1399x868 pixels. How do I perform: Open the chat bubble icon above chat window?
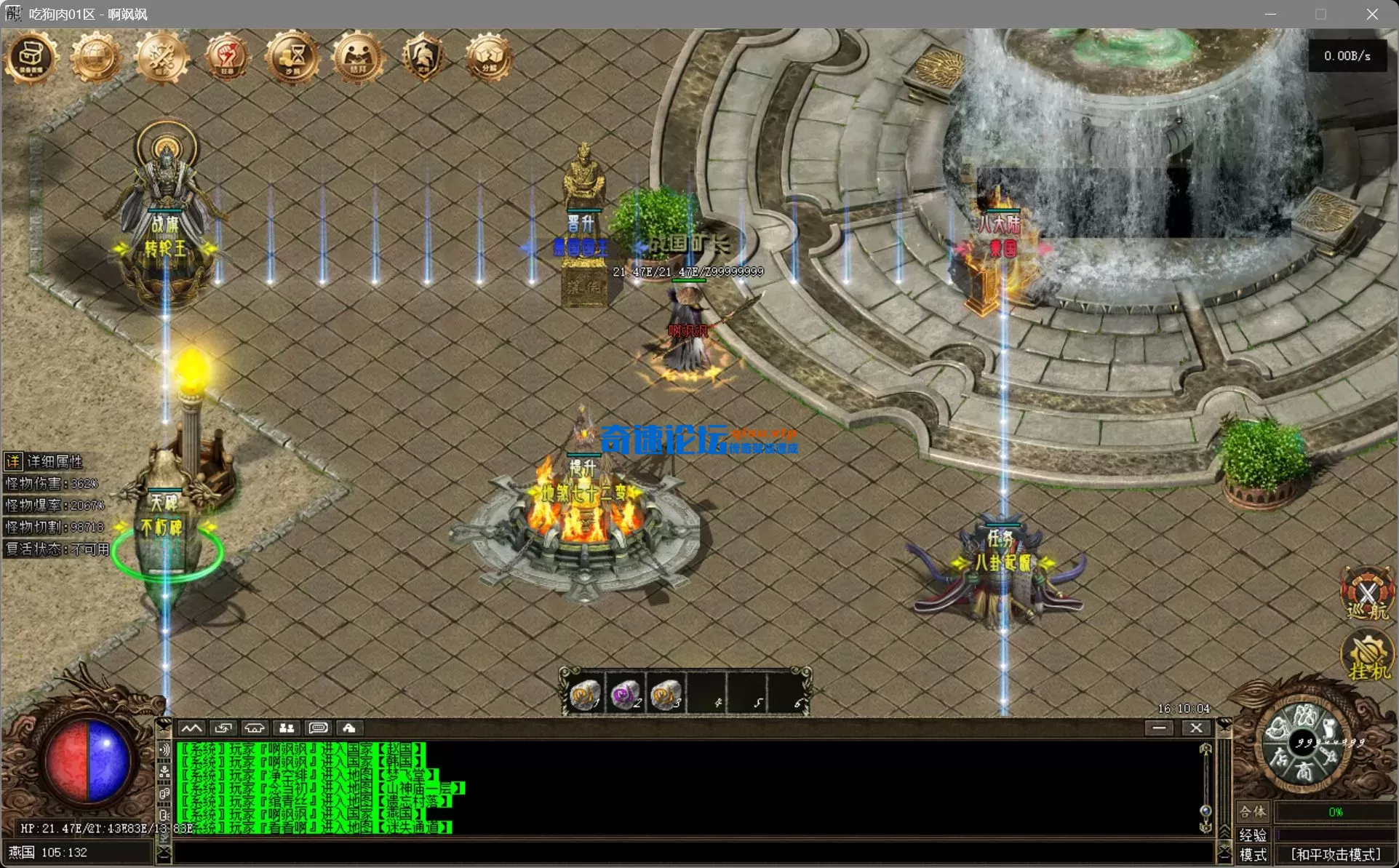(318, 728)
